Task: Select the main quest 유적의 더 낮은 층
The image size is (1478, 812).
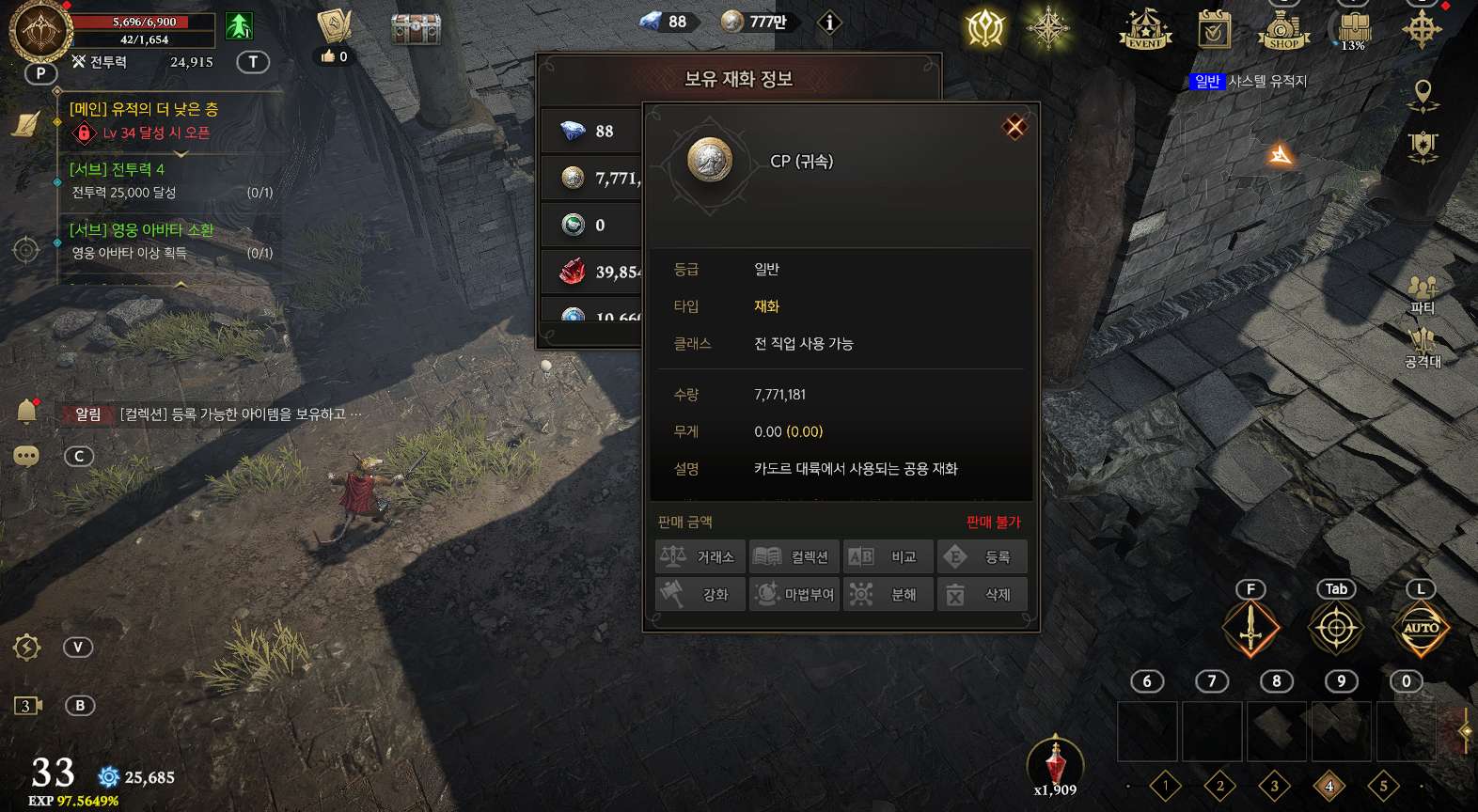Action: [143, 110]
